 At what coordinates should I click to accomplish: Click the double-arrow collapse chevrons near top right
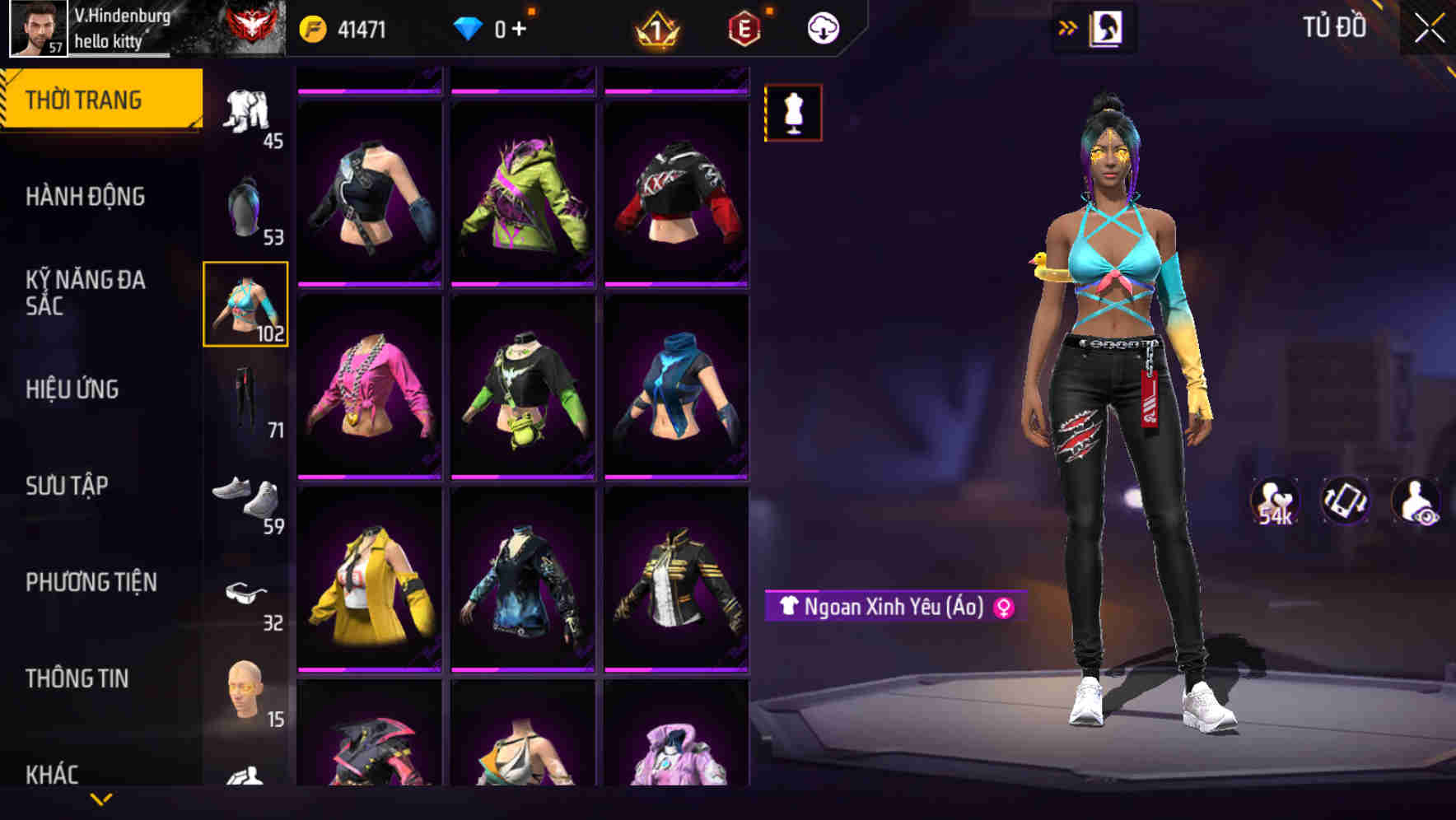point(1068,26)
